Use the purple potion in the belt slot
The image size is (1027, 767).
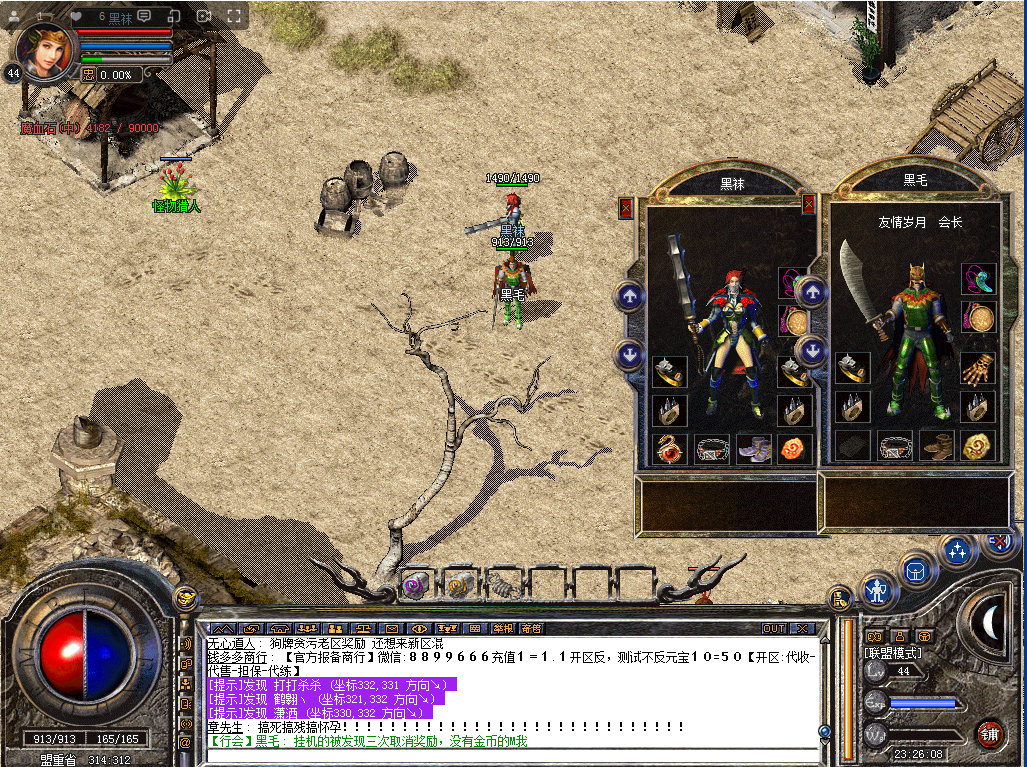coord(415,584)
